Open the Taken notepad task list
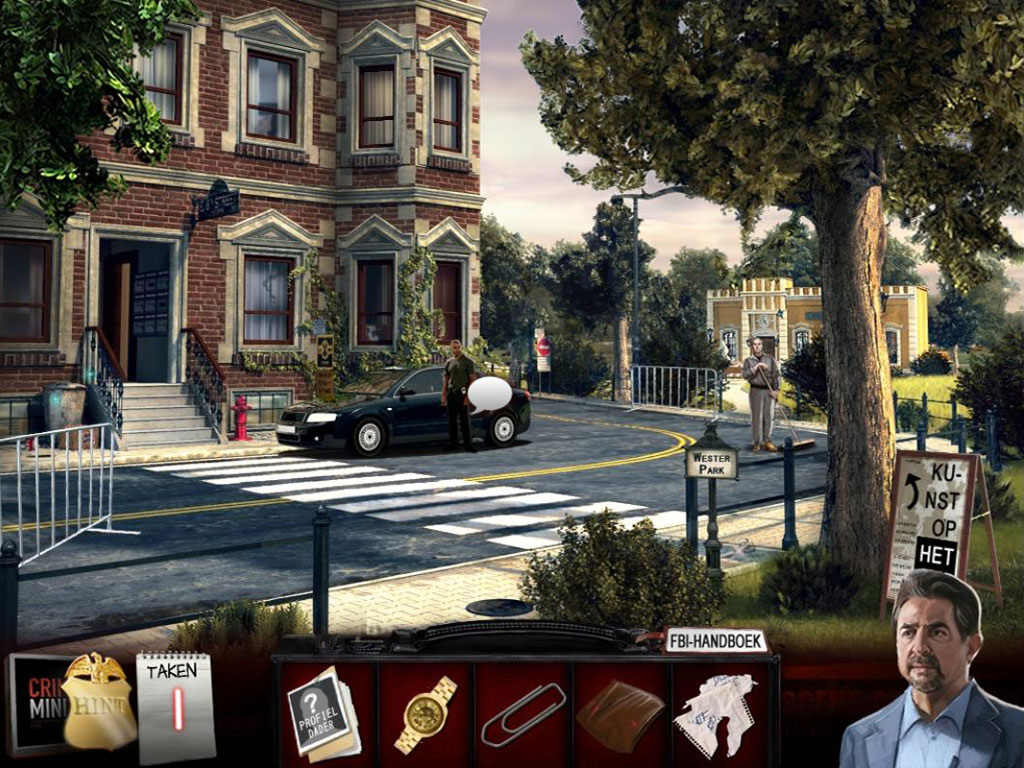This screenshot has width=1024, height=768. coord(175,707)
